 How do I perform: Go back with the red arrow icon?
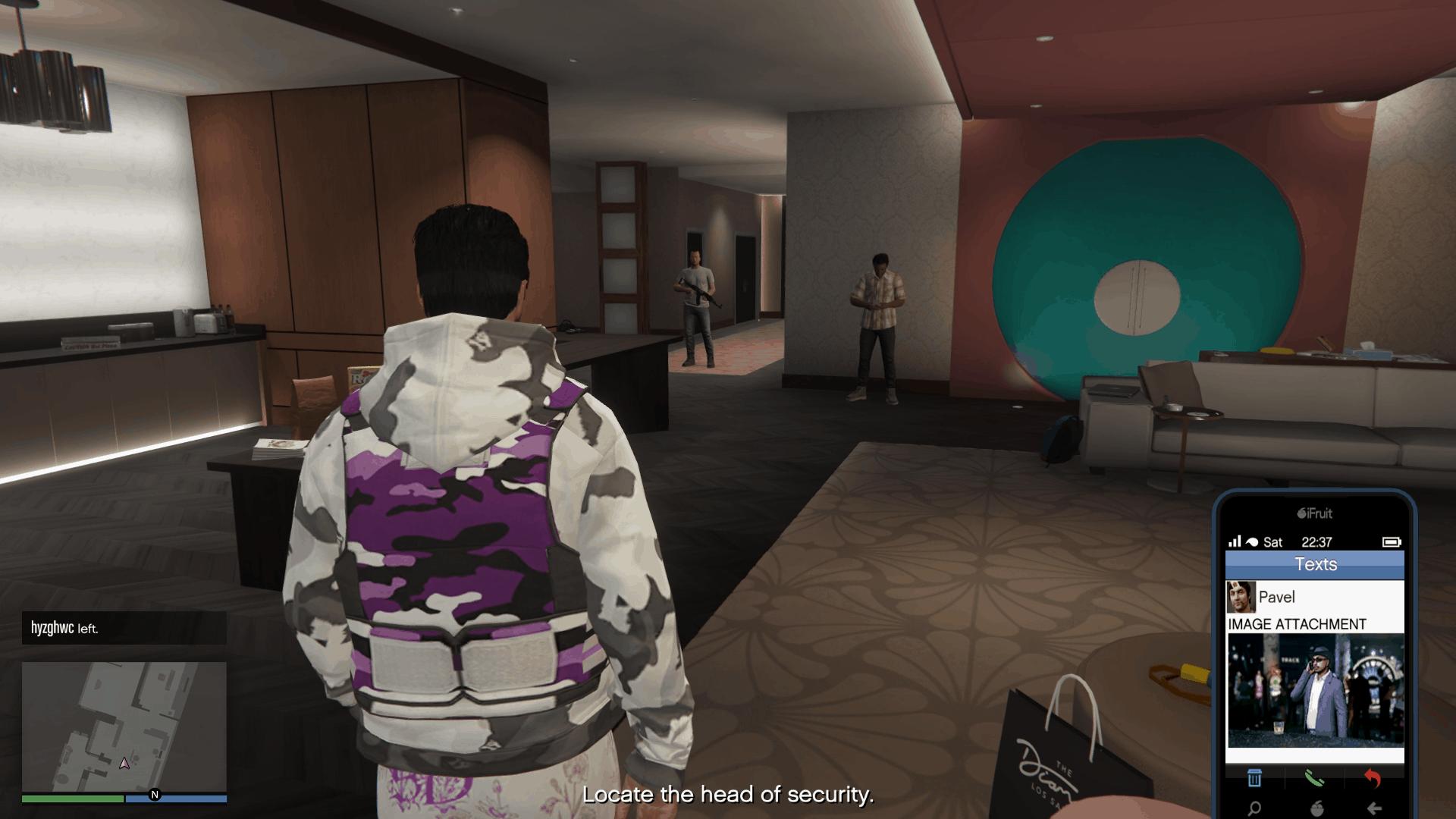coord(1373,778)
